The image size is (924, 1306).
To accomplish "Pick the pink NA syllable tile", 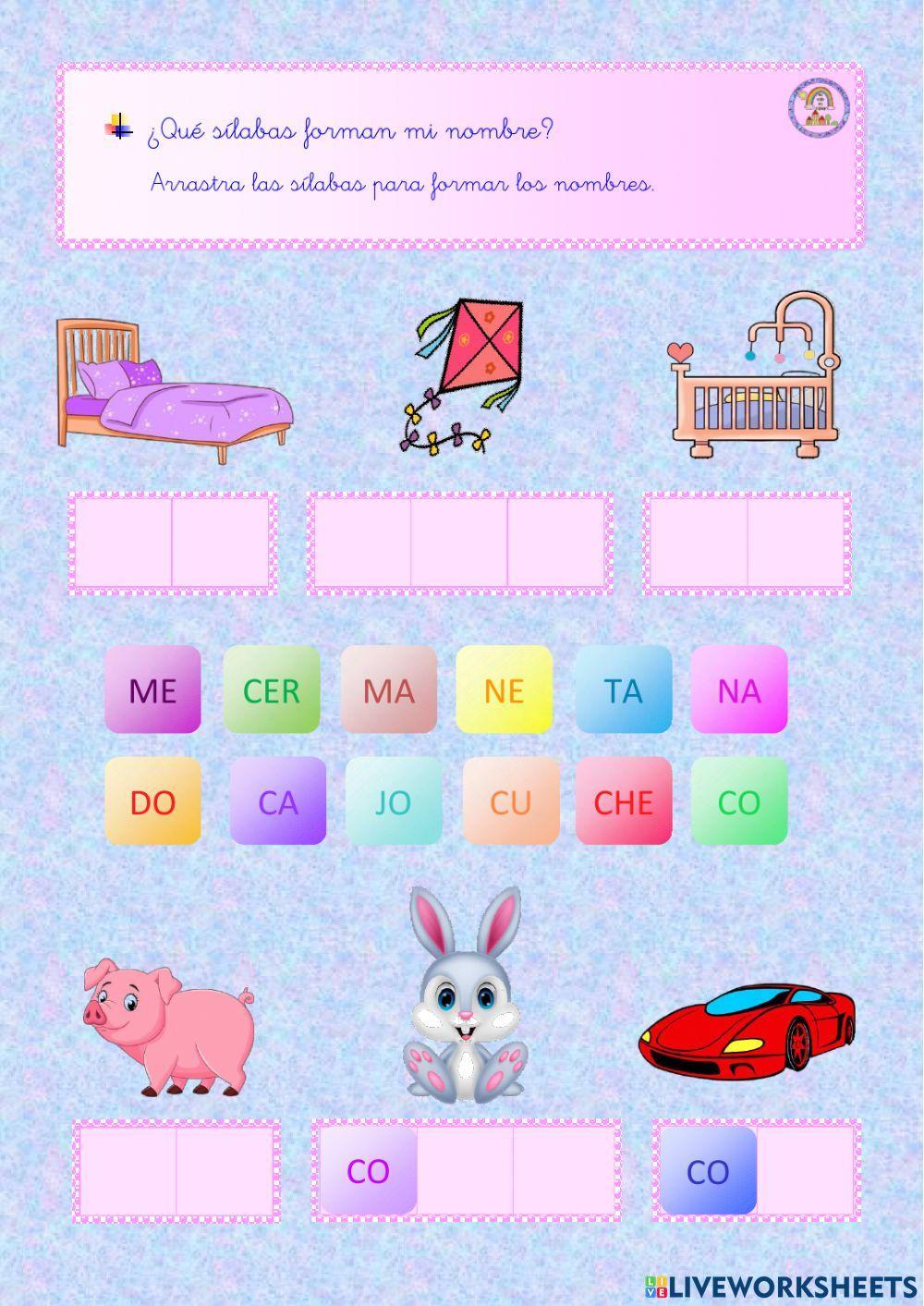I will (x=739, y=690).
